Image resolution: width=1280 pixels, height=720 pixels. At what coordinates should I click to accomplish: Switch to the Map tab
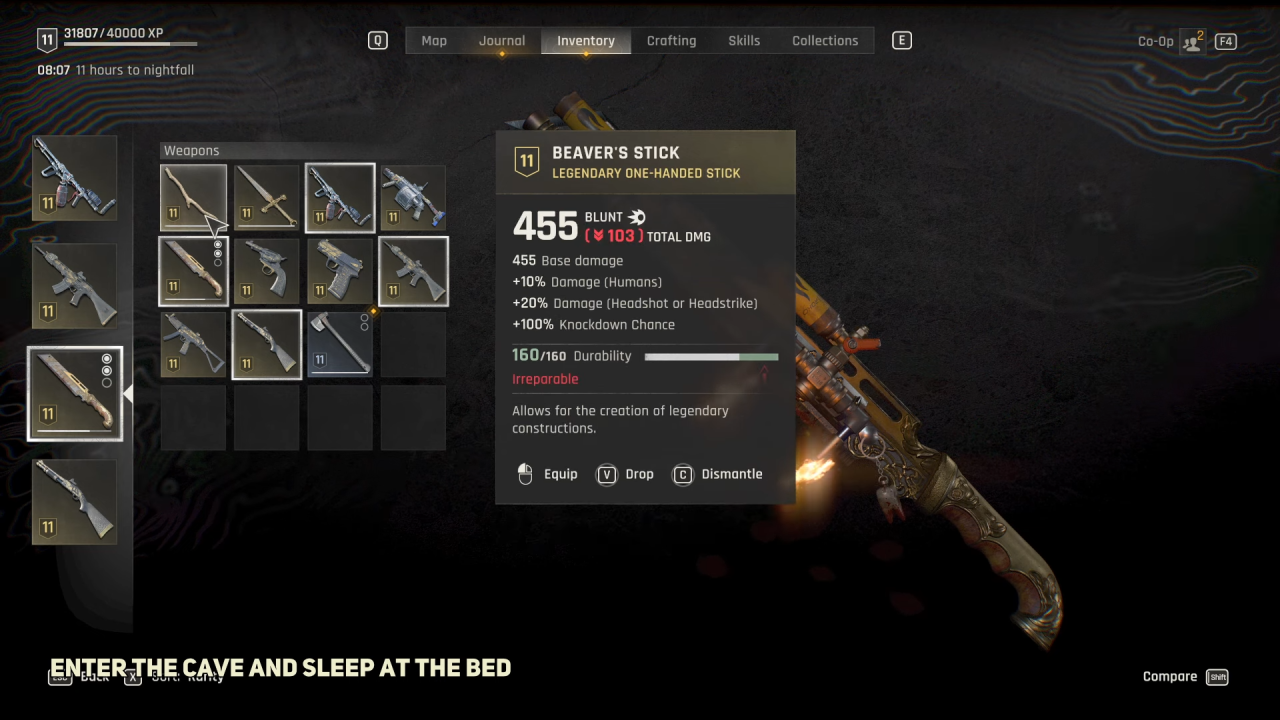pyautogui.click(x=434, y=41)
